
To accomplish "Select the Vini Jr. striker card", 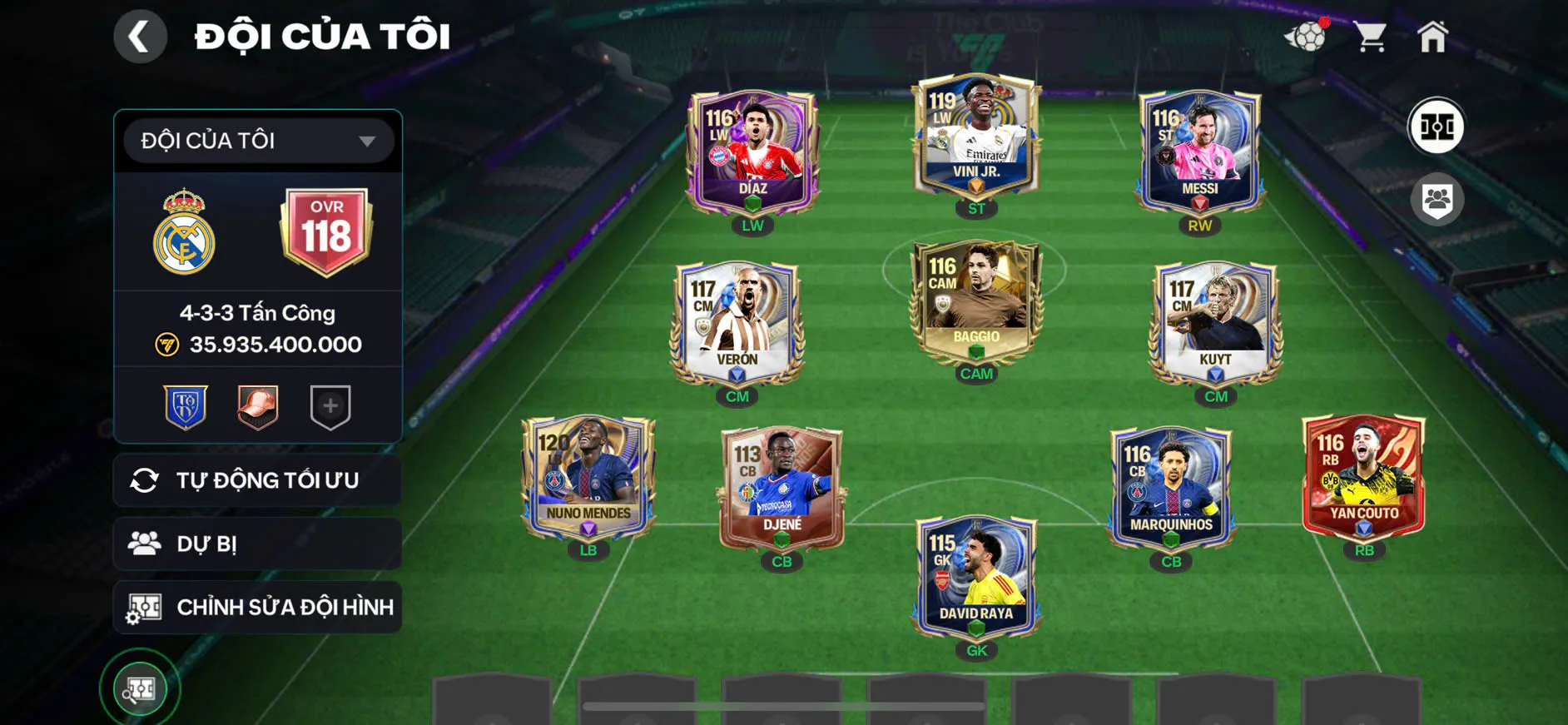I will pos(976,137).
